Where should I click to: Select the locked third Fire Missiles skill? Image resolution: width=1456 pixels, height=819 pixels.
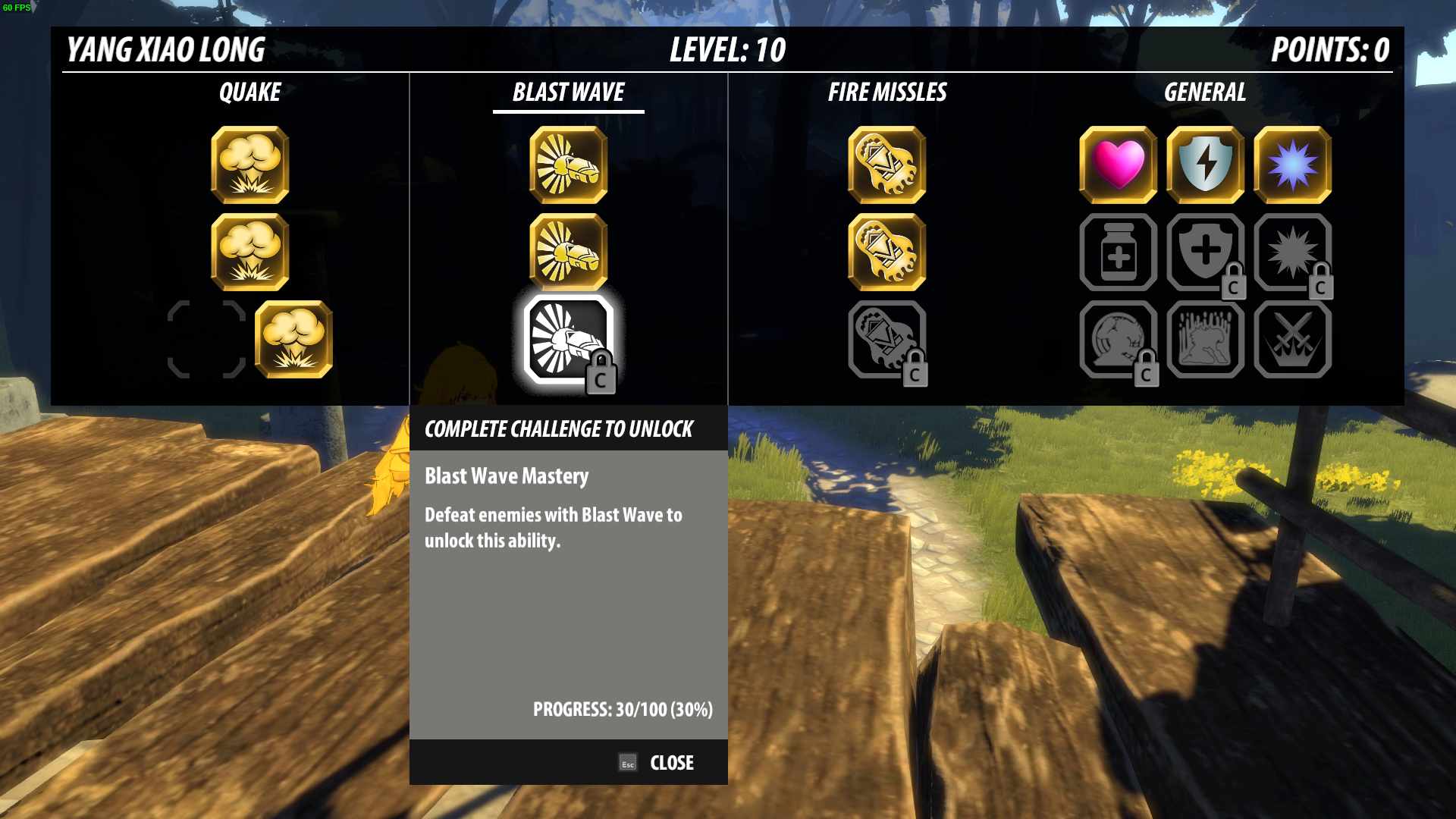point(886,339)
